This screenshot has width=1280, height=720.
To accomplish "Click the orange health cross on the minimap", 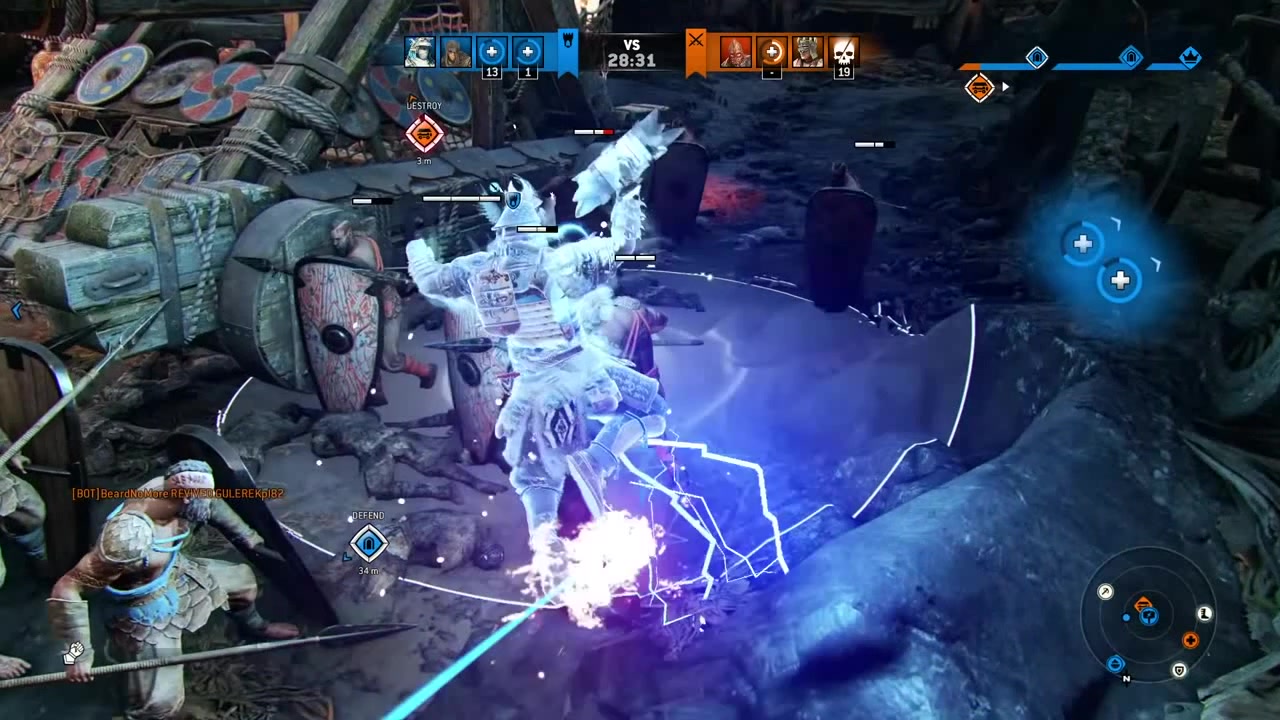I will pyautogui.click(x=1190, y=640).
